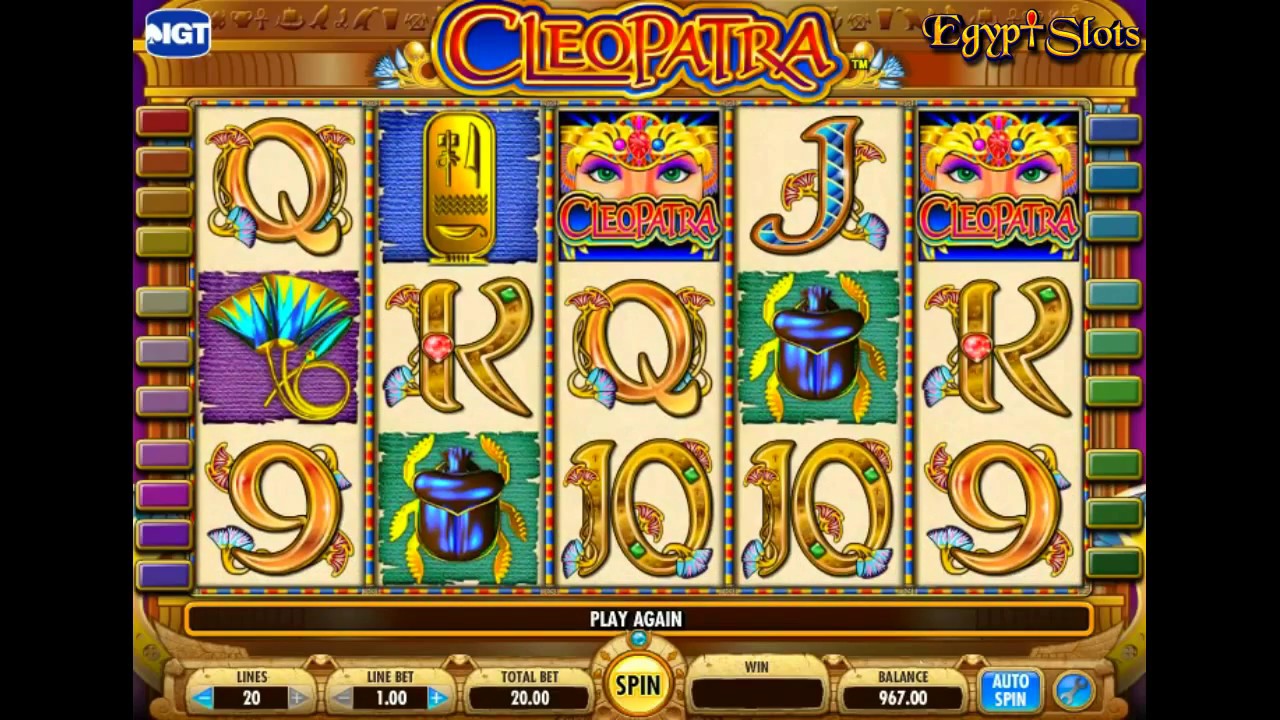Screen dimensions: 1280x720
Task: Start Auto Spin mode
Action: coord(1010,690)
